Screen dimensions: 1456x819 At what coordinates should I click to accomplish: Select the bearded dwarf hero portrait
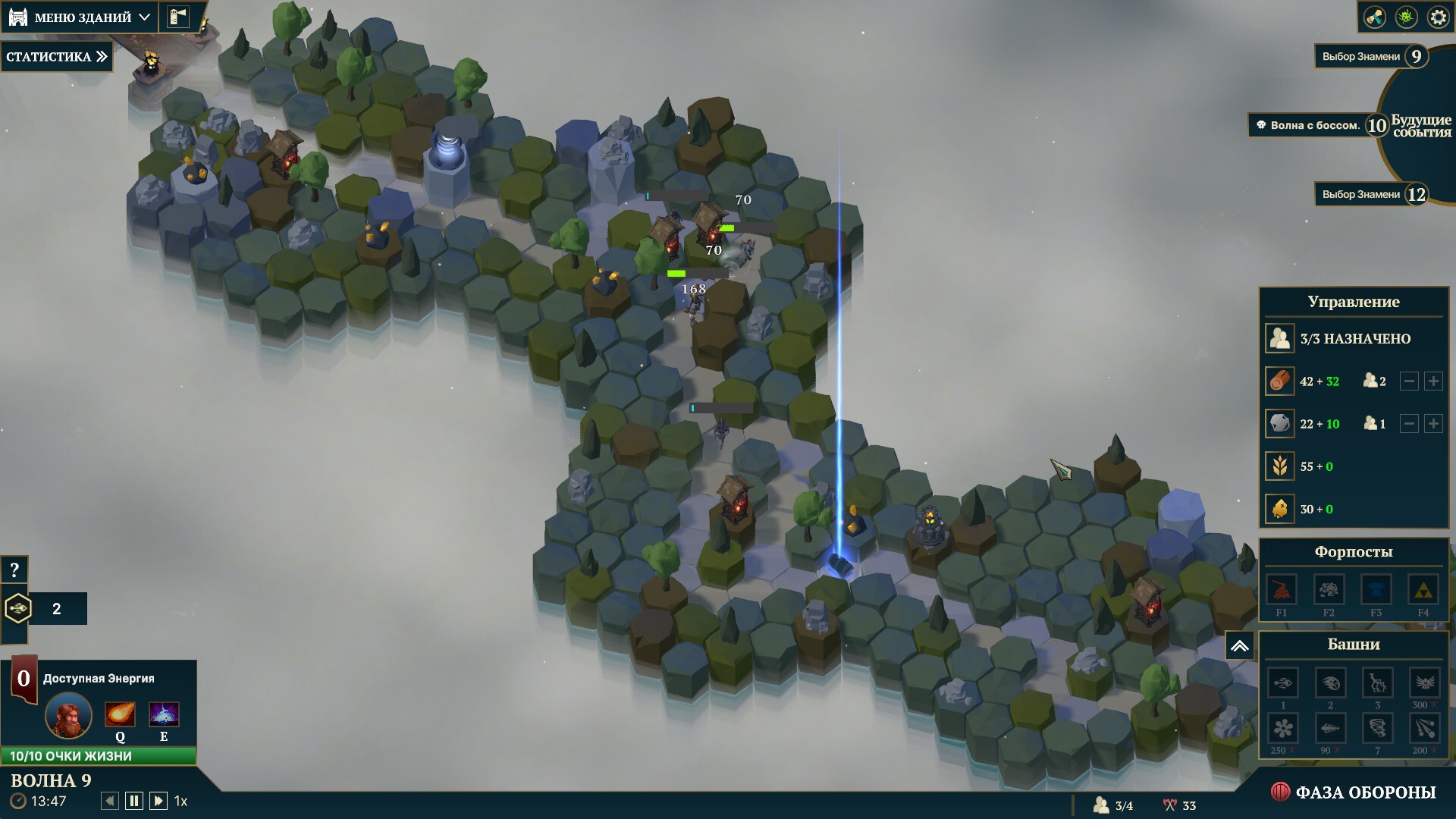[x=68, y=715]
